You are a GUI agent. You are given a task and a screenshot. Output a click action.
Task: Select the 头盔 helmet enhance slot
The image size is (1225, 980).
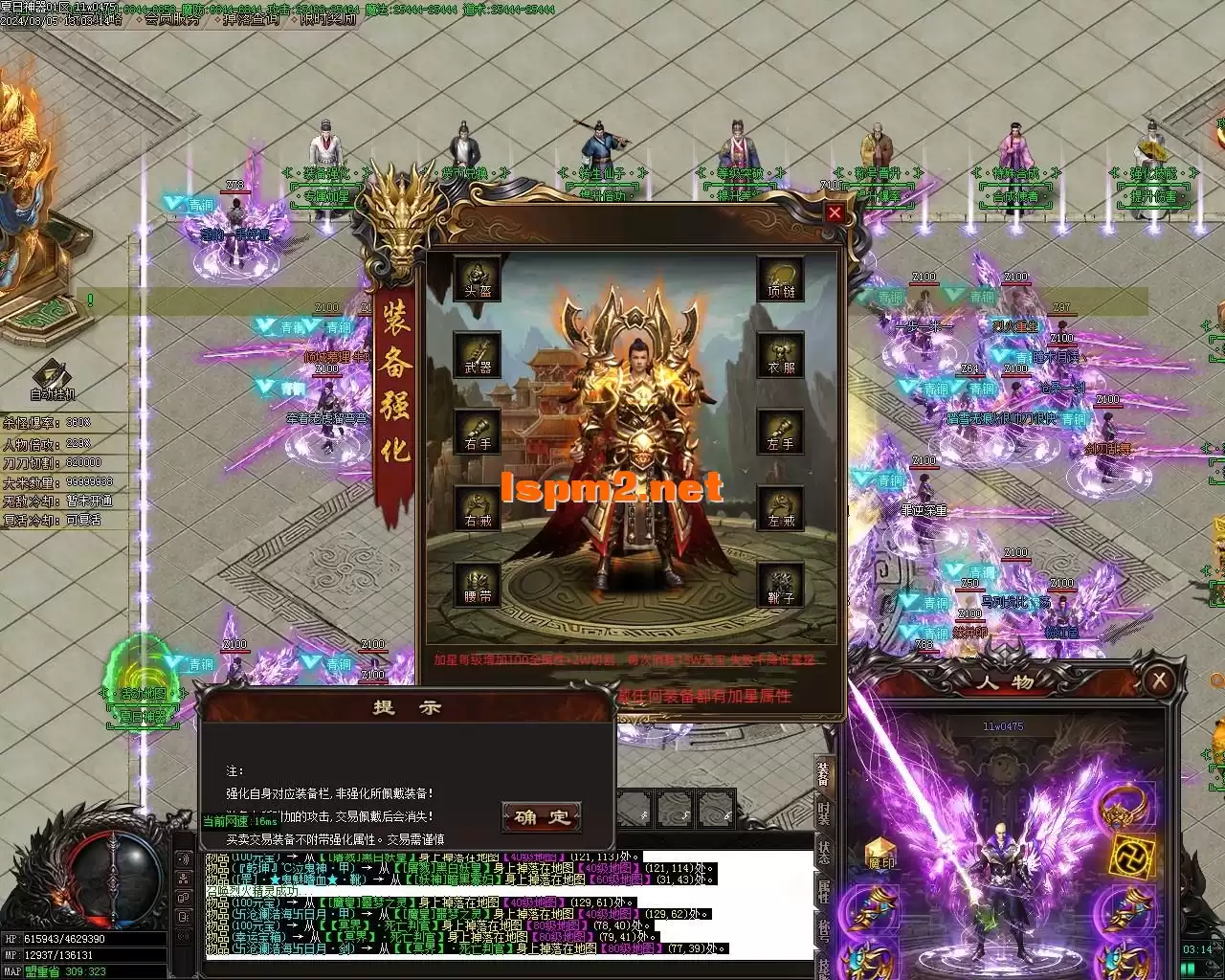(x=477, y=278)
